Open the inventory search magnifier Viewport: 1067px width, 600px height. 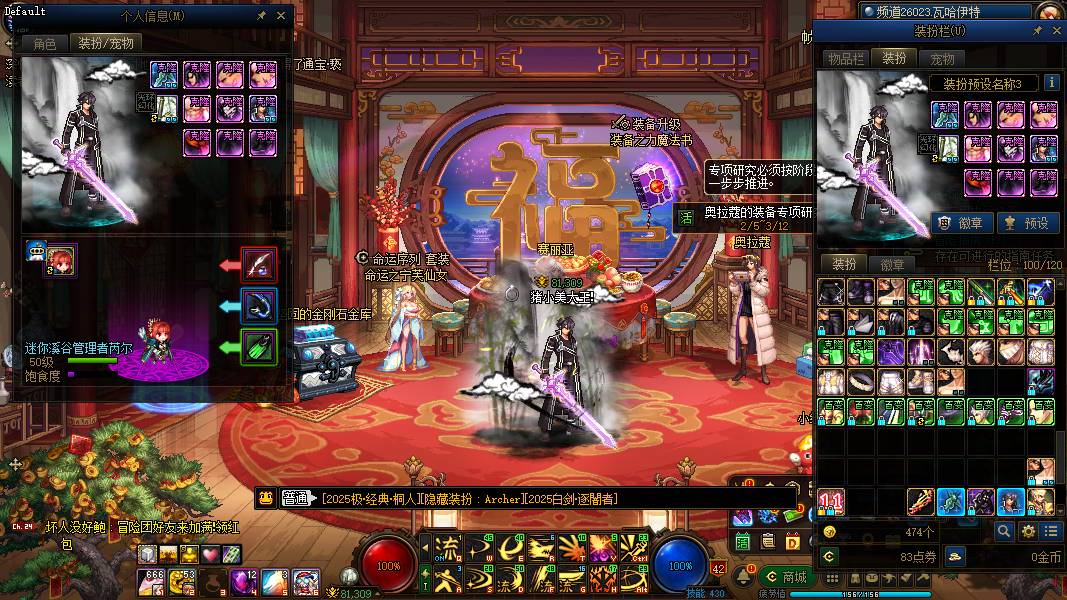[x=1002, y=531]
